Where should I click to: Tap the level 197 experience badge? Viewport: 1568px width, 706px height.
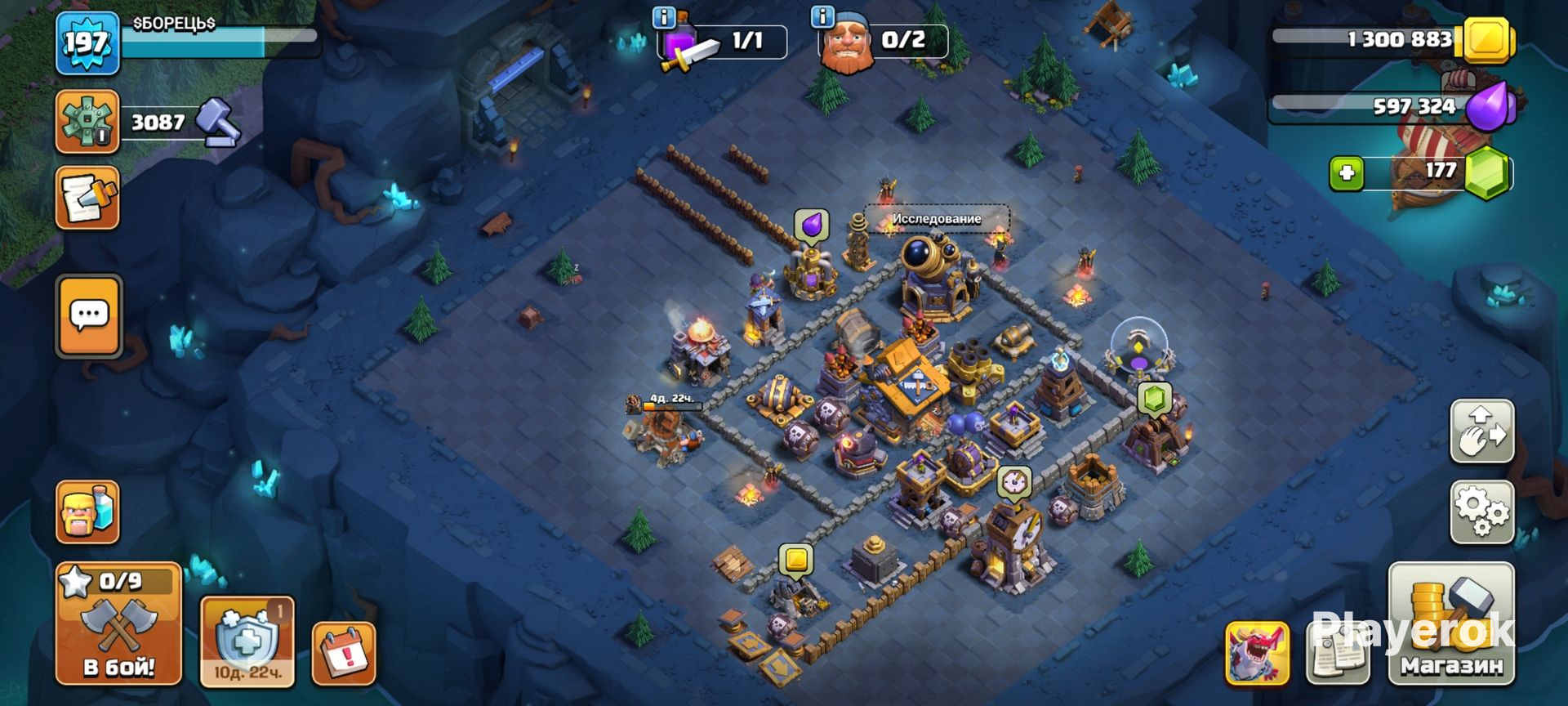87,42
